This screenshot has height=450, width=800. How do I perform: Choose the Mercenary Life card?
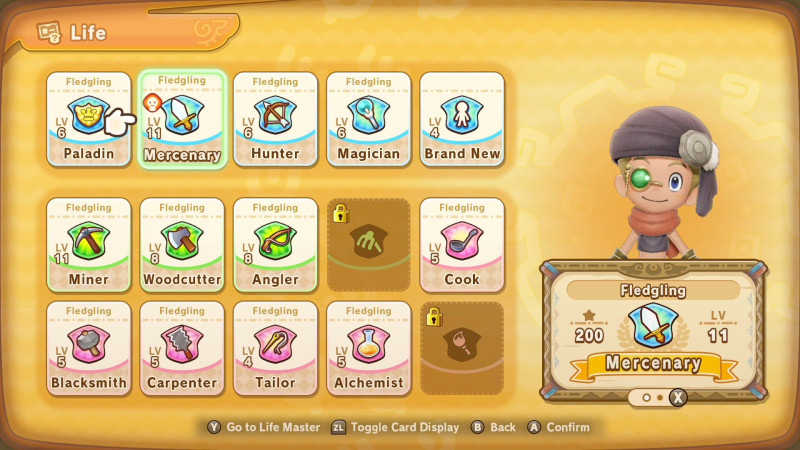(x=182, y=120)
